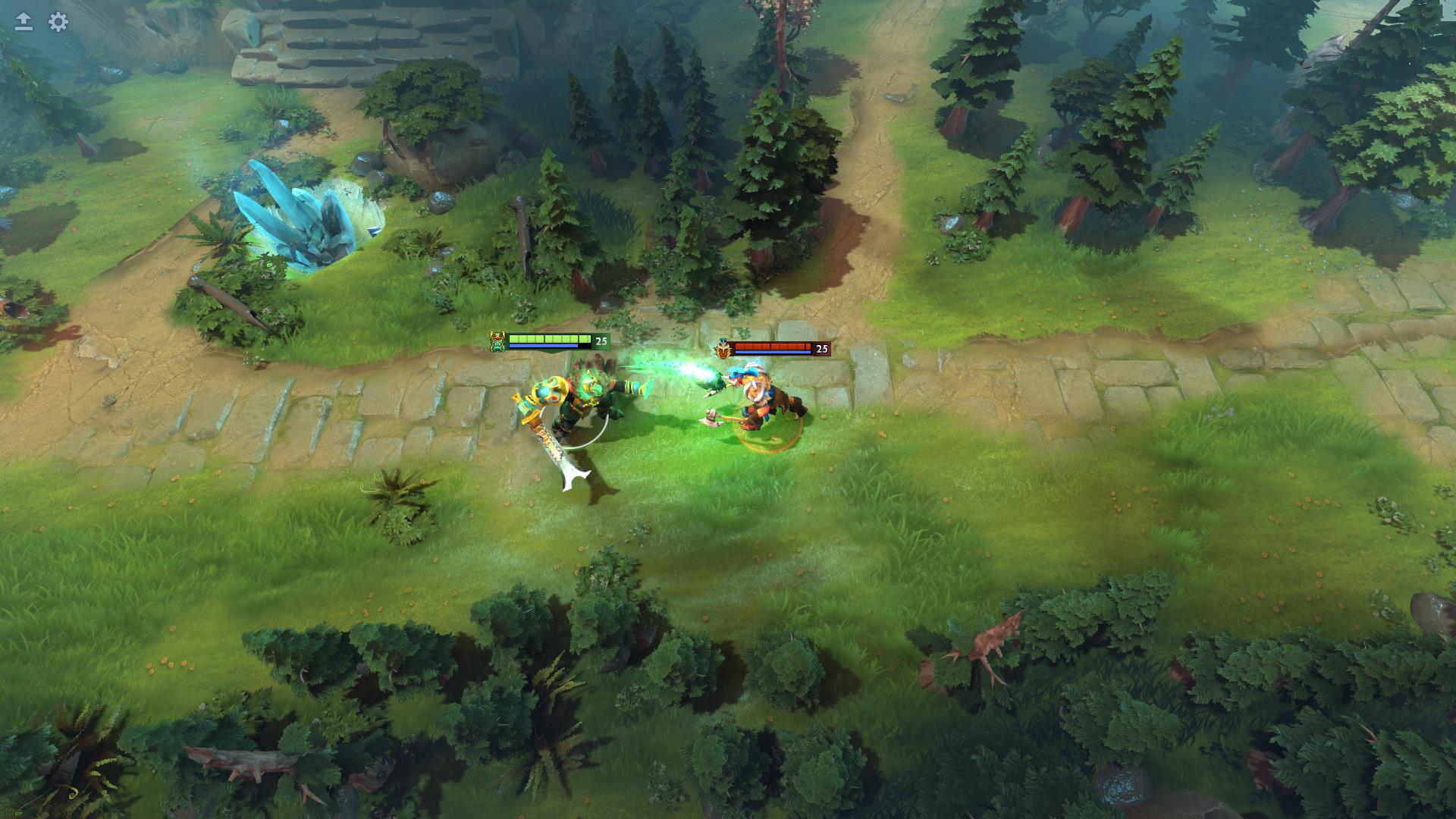Select the Troll Warlord hero portrait icon
The image size is (1456, 819).
pyautogui.click(x=722, y=348)
